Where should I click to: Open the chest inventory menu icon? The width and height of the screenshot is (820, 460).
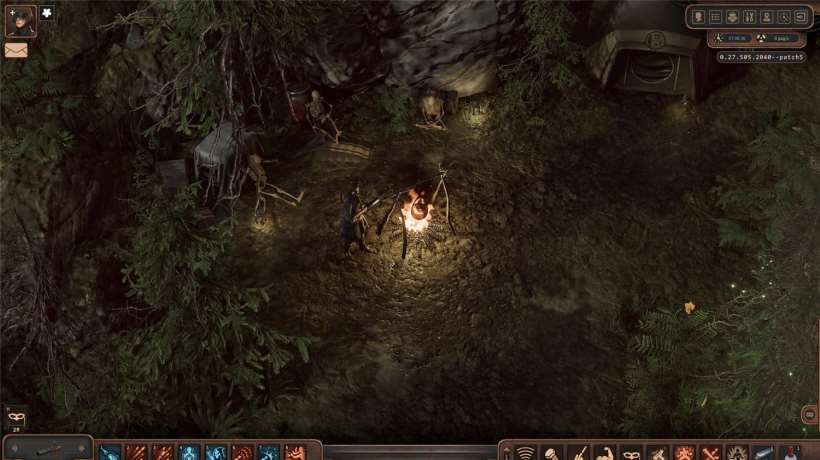733,17
